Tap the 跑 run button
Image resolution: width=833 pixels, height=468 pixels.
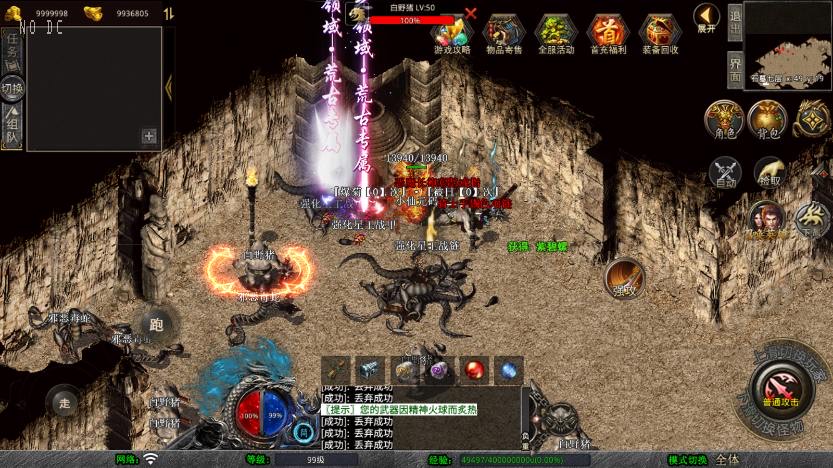(155, 324)
